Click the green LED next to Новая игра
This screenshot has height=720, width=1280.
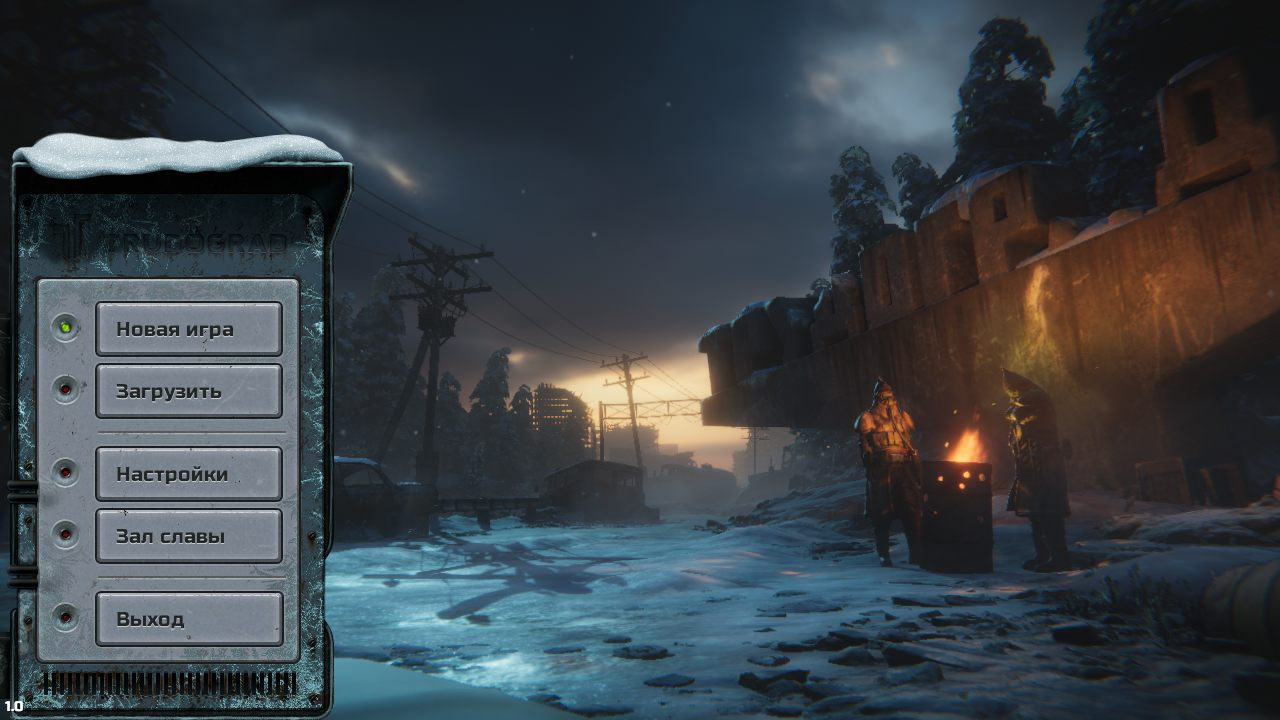pyautogui.click(x=66, y=325)
